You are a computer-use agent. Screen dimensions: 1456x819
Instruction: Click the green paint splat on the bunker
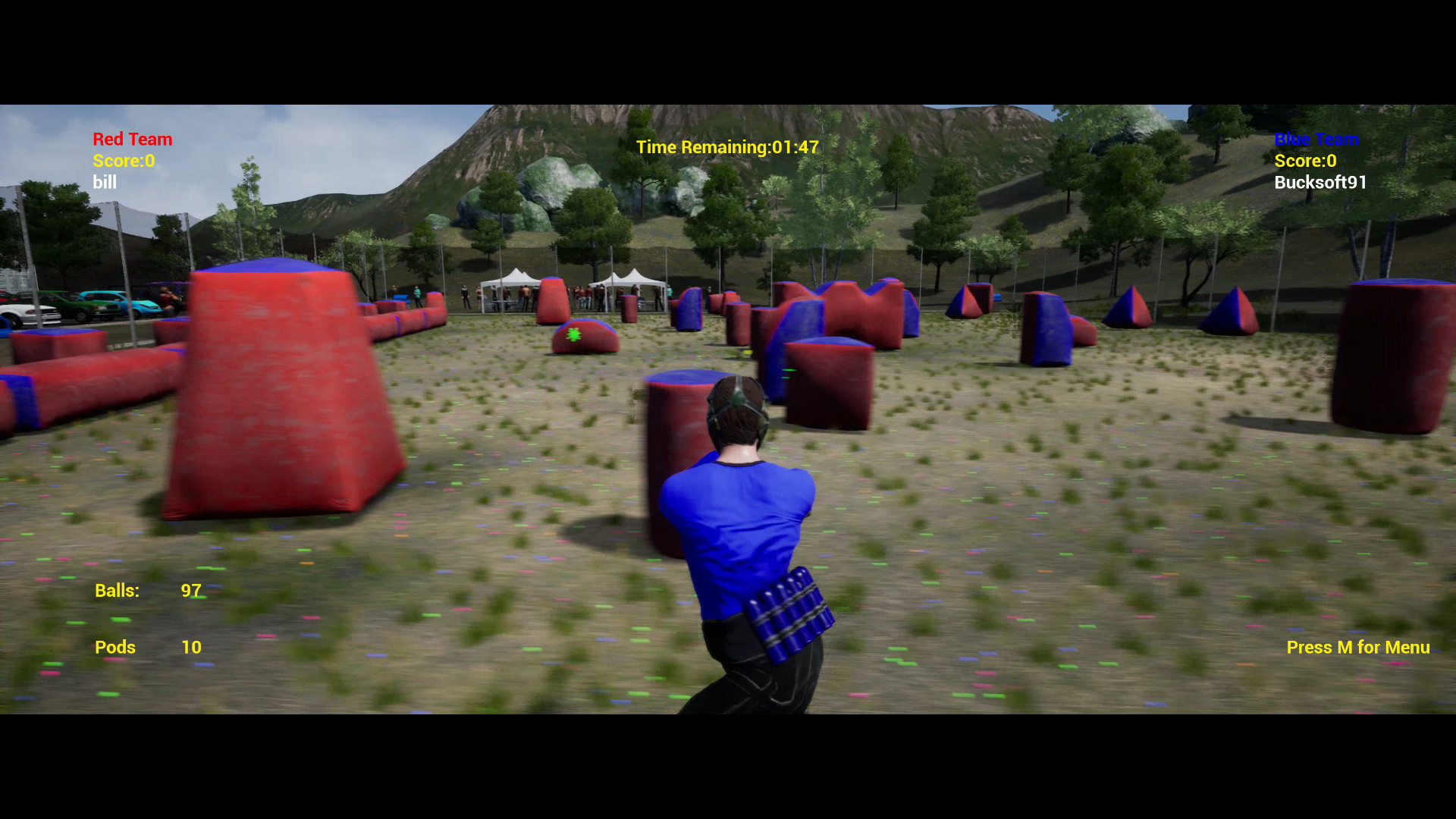[x=574, y=334]
